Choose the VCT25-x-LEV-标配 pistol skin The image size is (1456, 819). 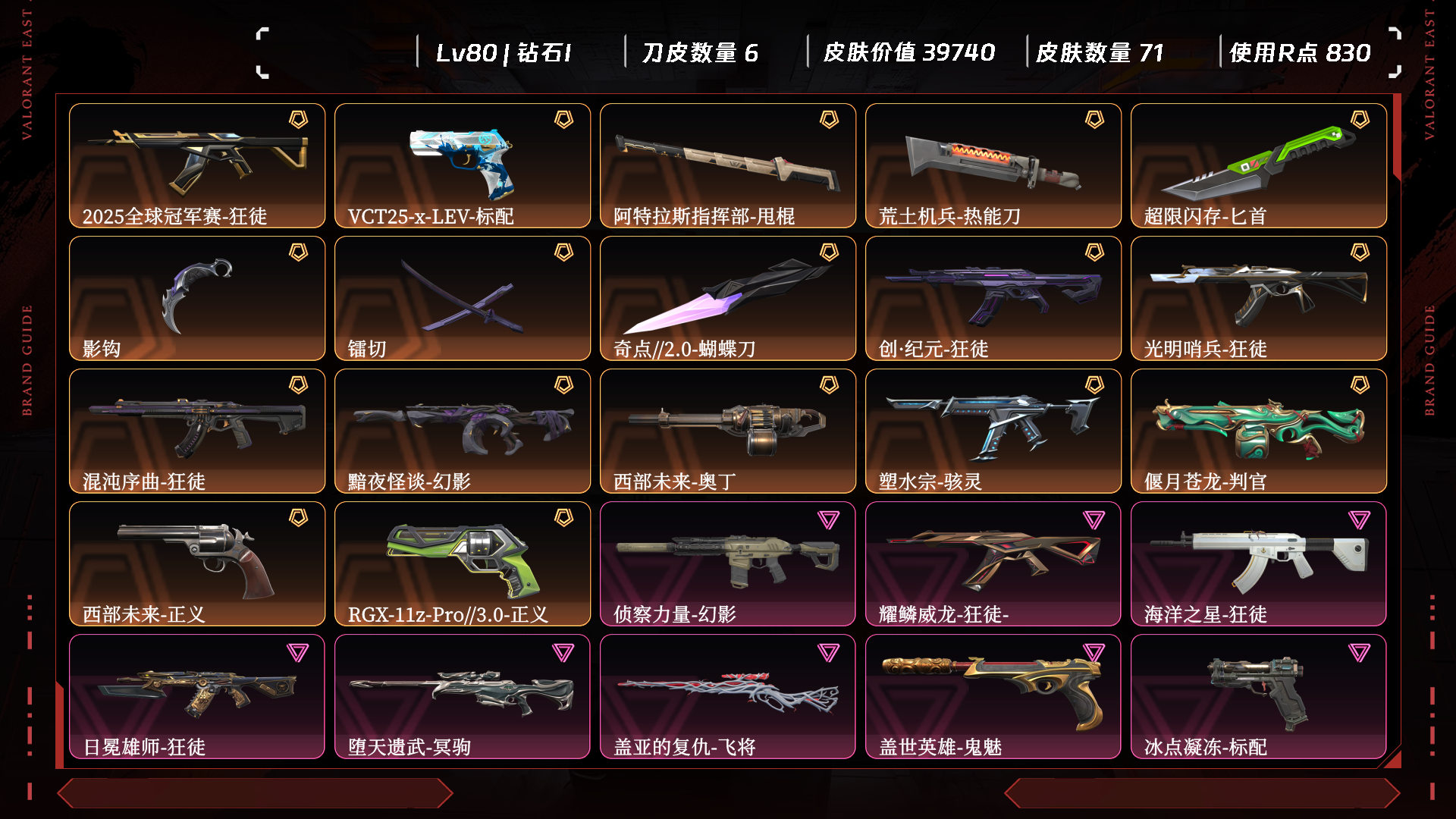(463, 165)
